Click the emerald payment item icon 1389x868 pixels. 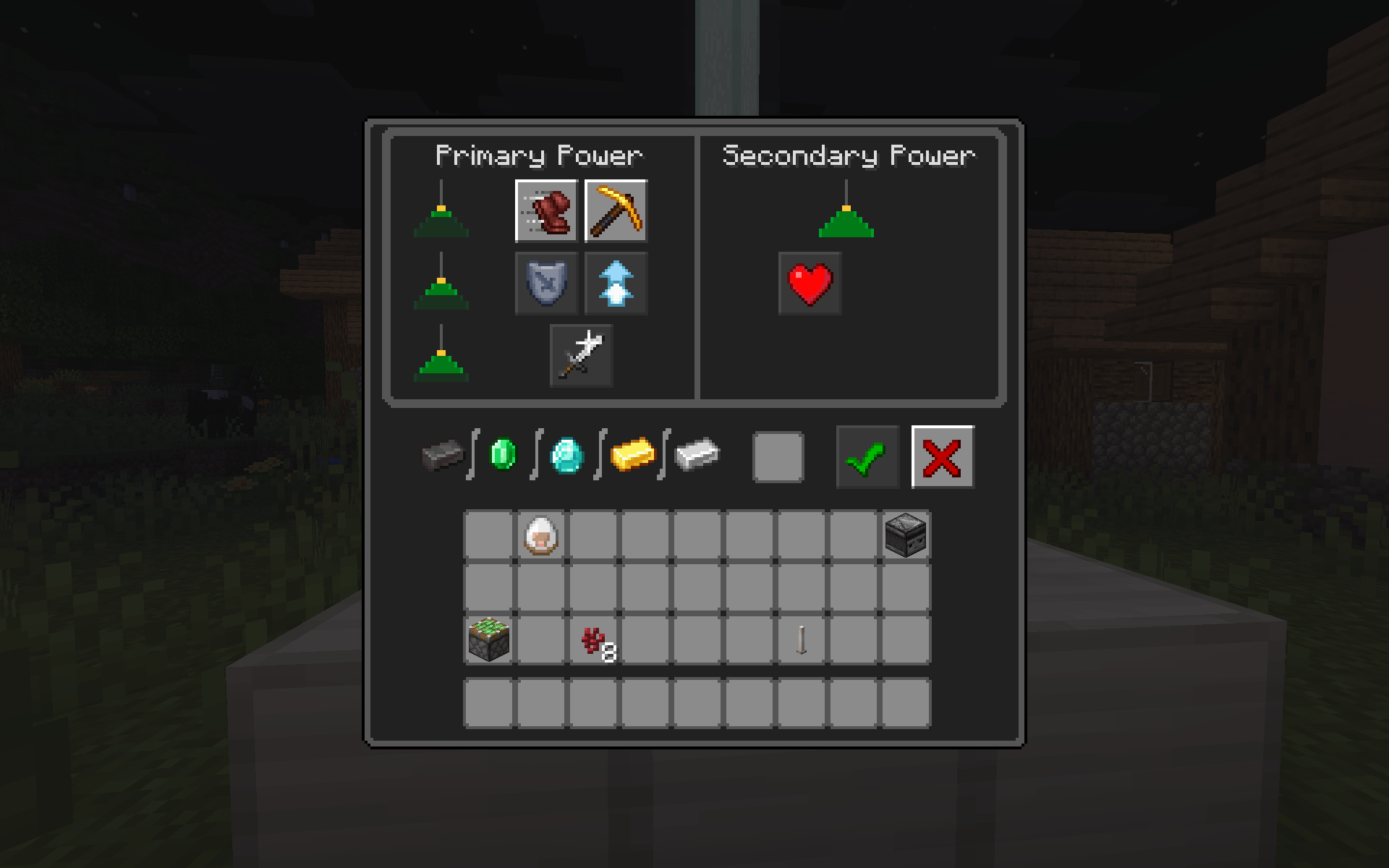[x=504, y=456]
